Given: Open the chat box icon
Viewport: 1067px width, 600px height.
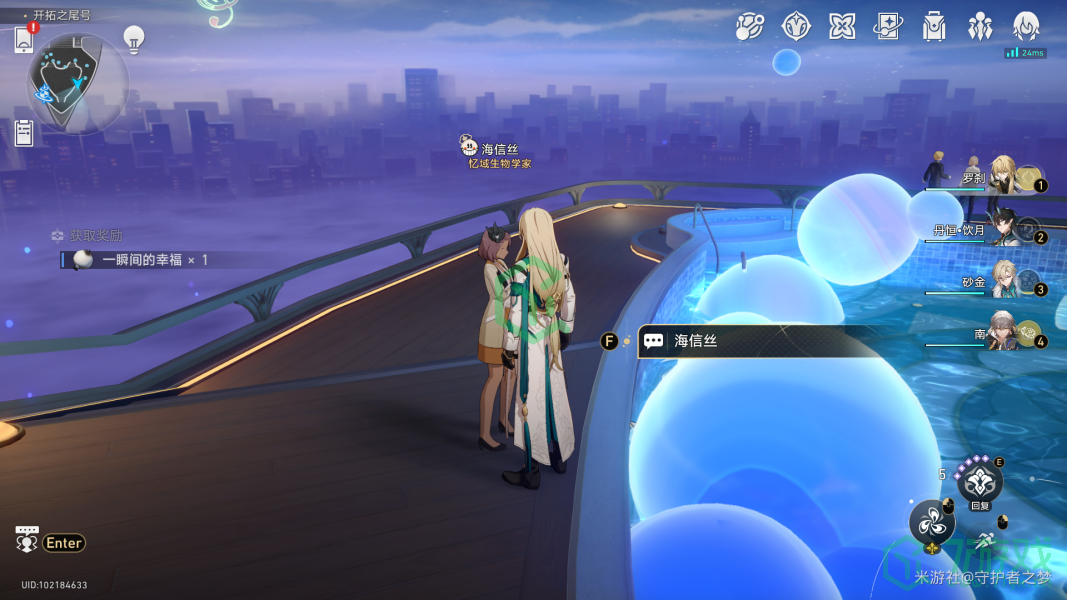Looking at the screenshot, I should 26,541.
